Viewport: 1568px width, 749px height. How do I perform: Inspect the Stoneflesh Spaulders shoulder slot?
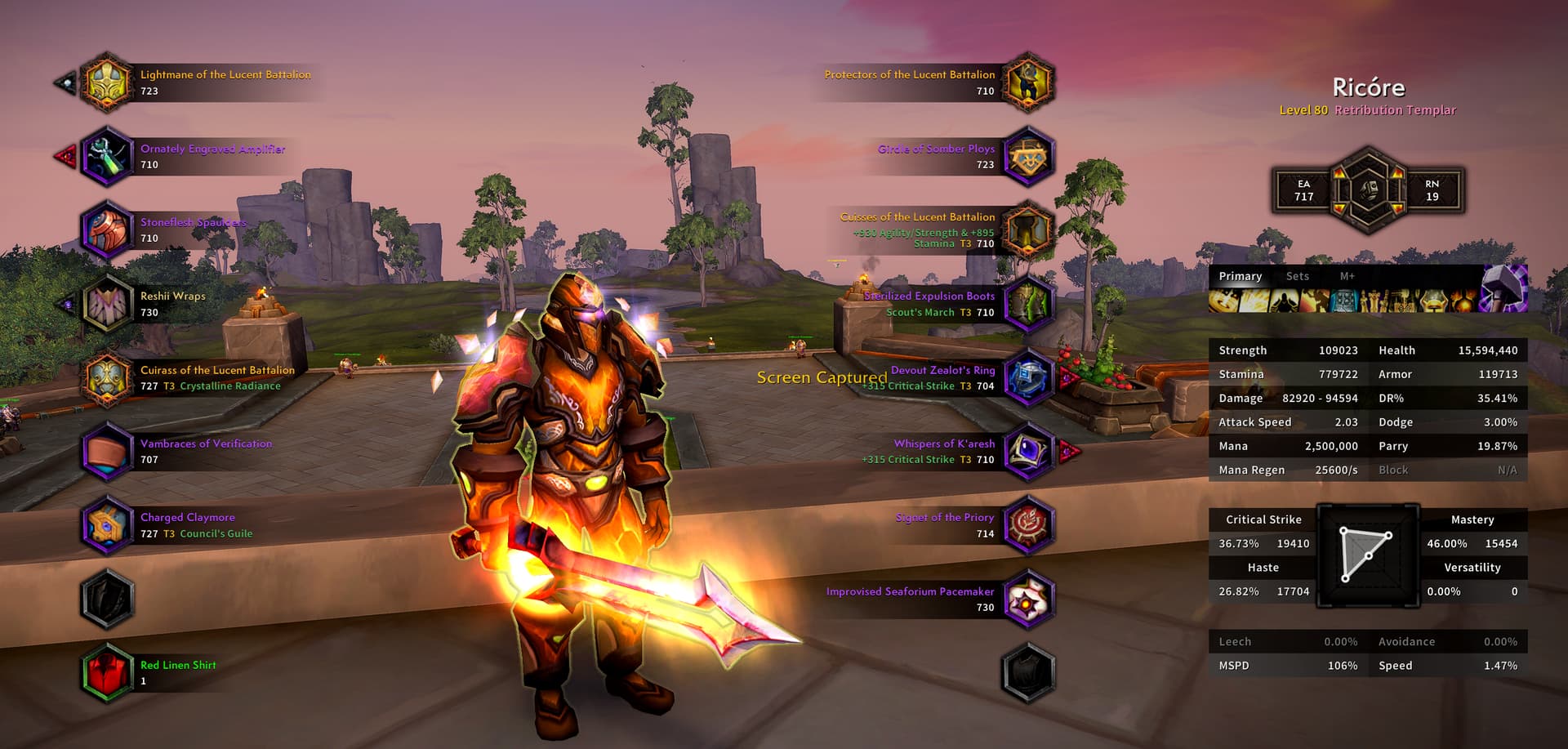(106, 230)
